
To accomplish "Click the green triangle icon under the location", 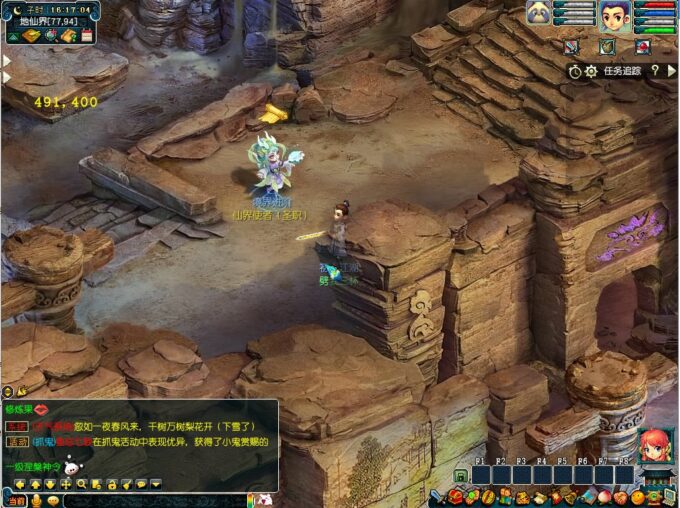I will [14, 36].
